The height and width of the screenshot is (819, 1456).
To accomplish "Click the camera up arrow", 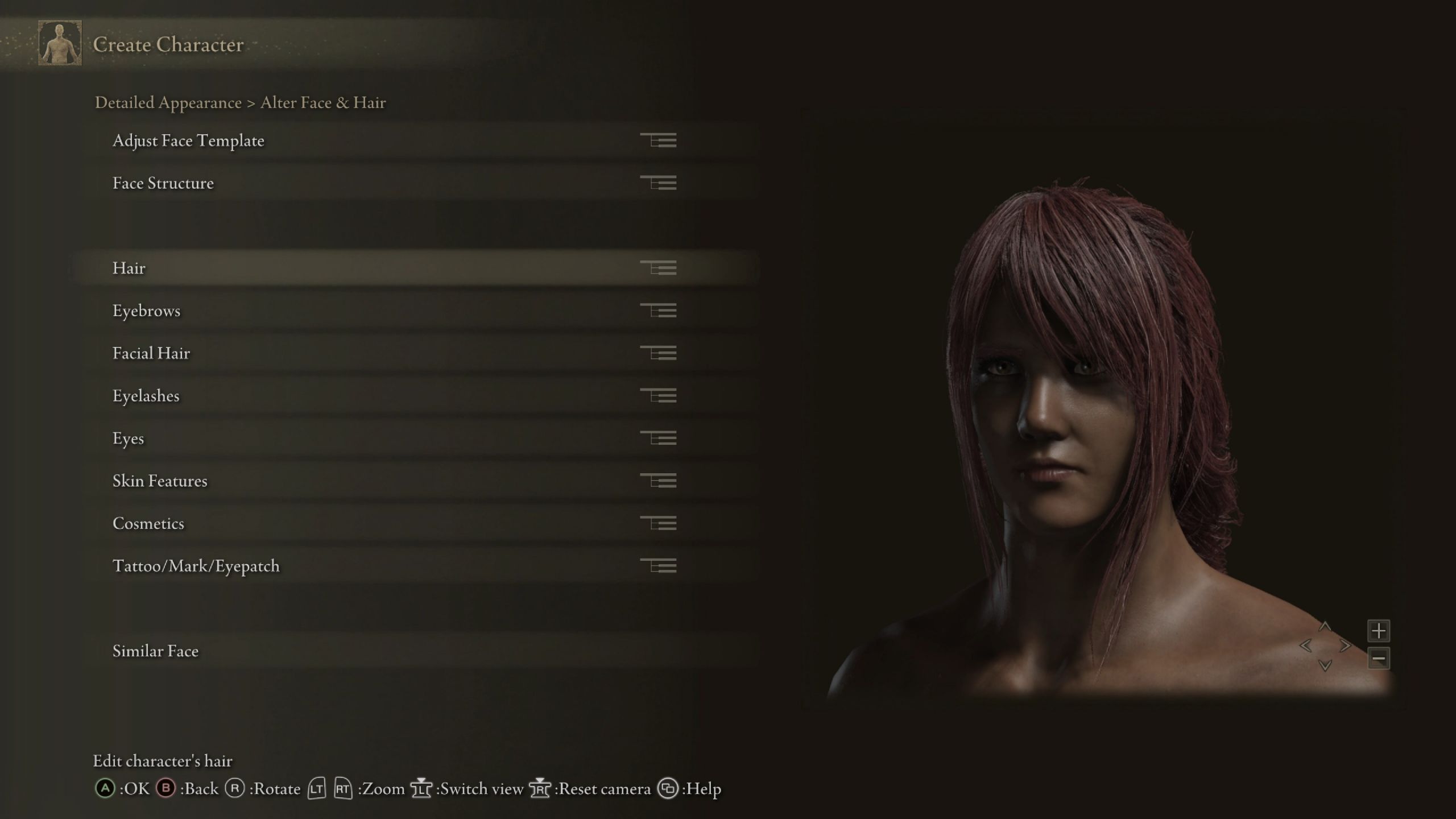I will click(x=1325, y=627).
